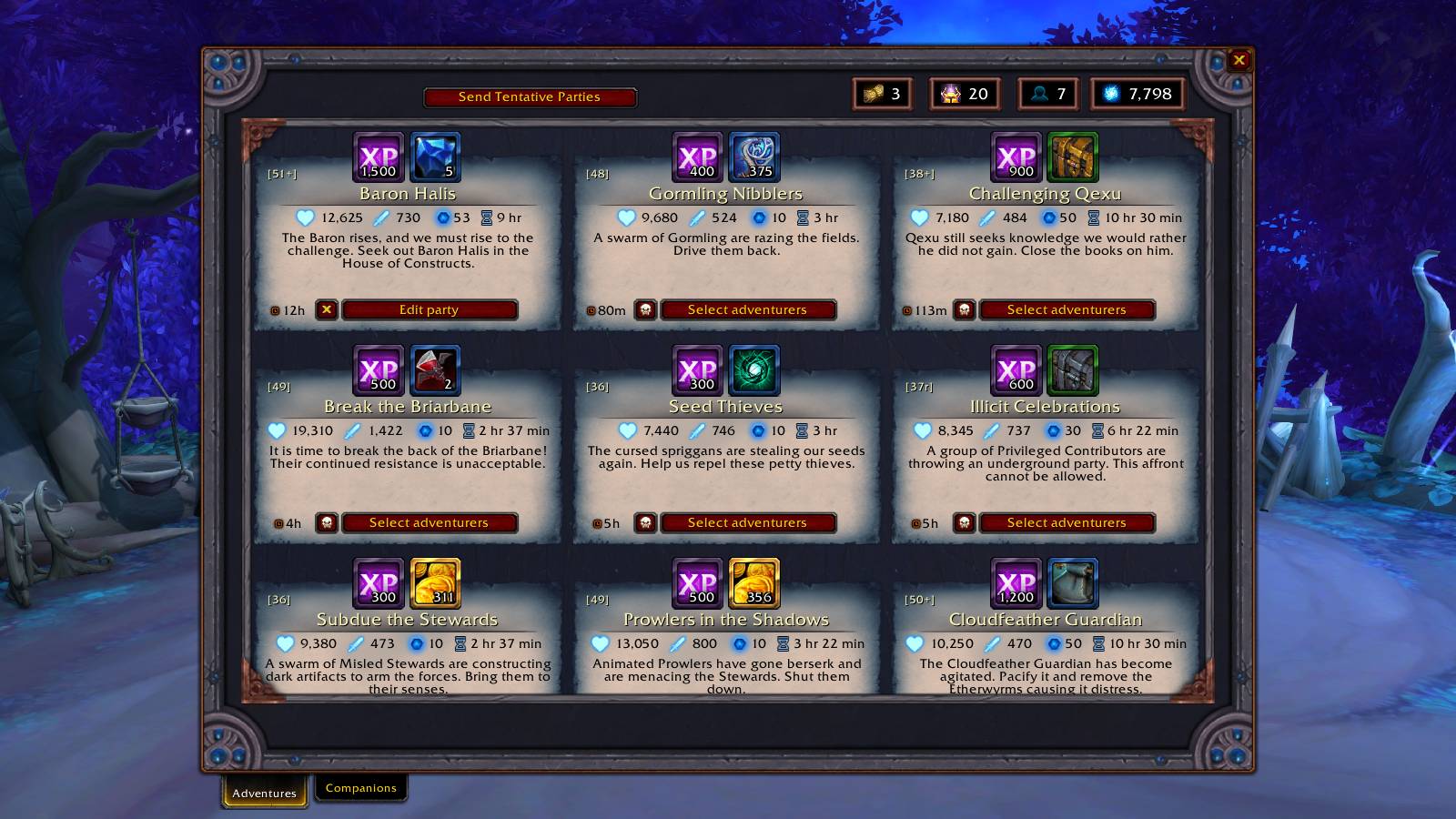Viewport: 1456px width, 819px height.
Task: Inspect the 1,200 XP reward for Cloudfeather Guardian
Action: point(1016,582)
